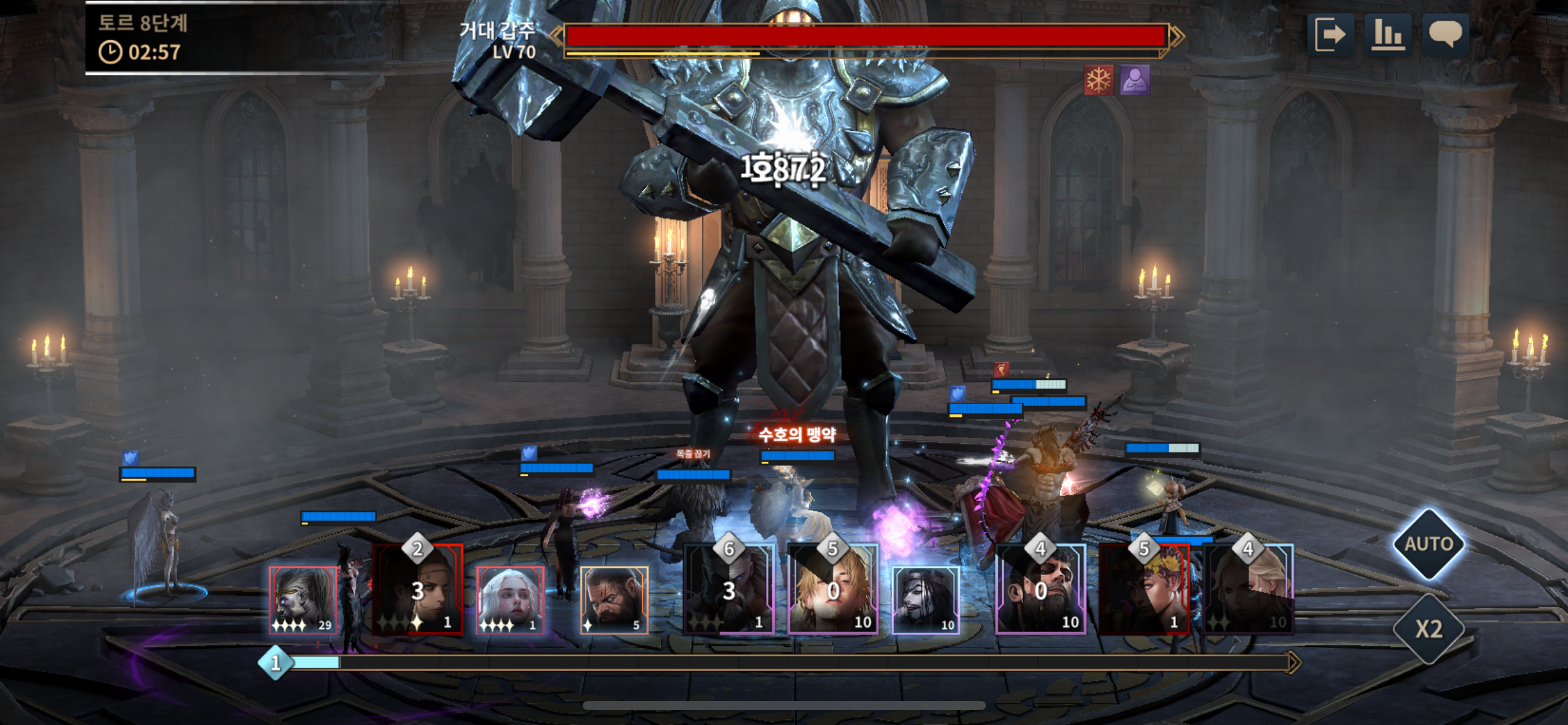Select the pale black-haired figure card
The height and width of the screenshot is (725, 1568).
click(x=926, y=600)
